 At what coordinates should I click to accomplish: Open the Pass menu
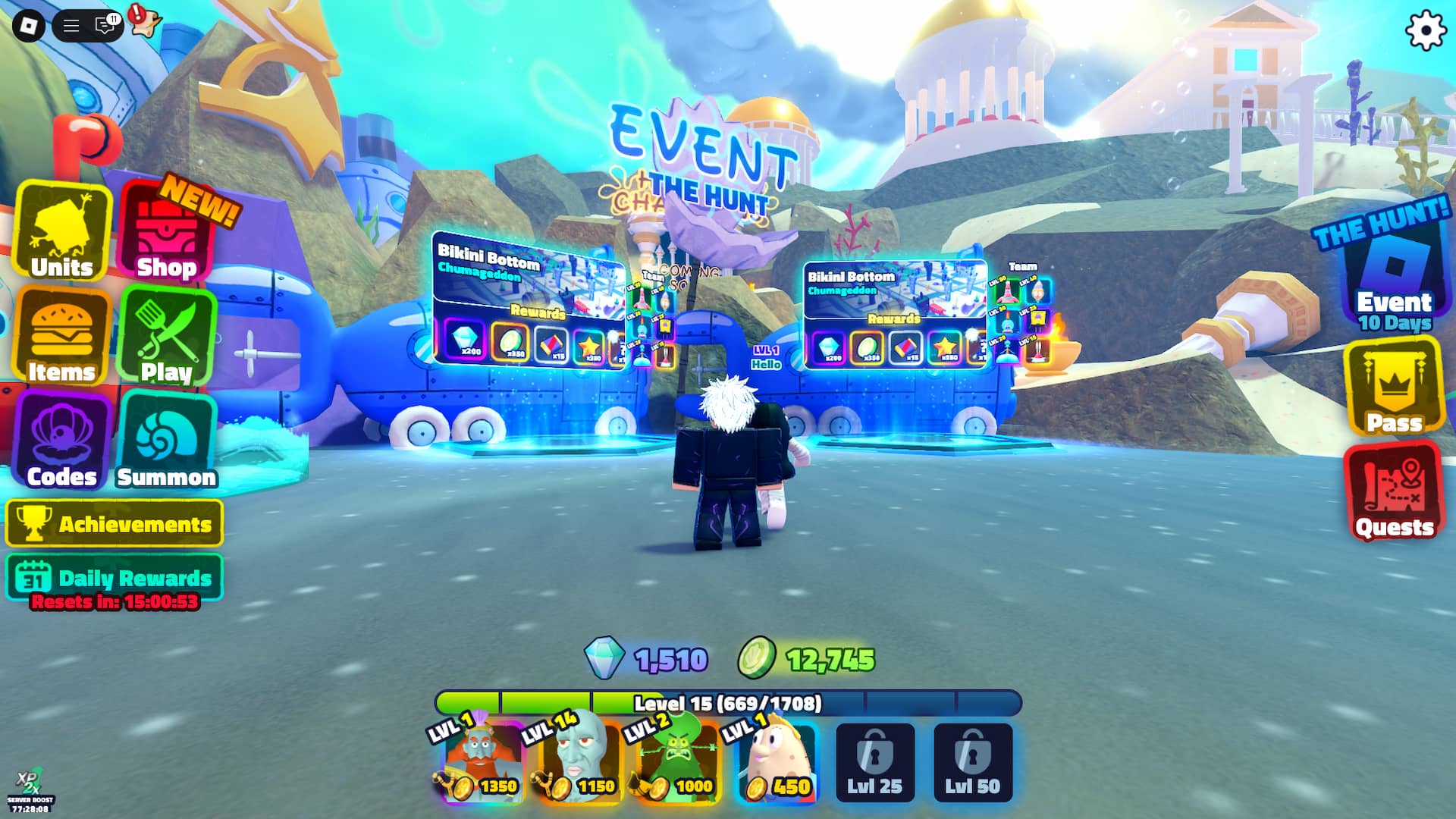[x=1394, y=387]
